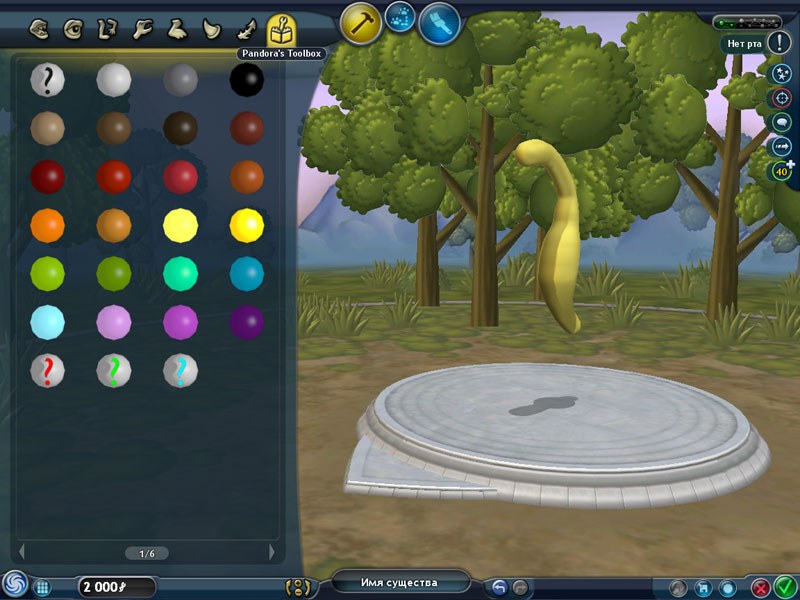Switch to Build mode hammer button
The image size is (800, 600).
[x=360, y=22]
